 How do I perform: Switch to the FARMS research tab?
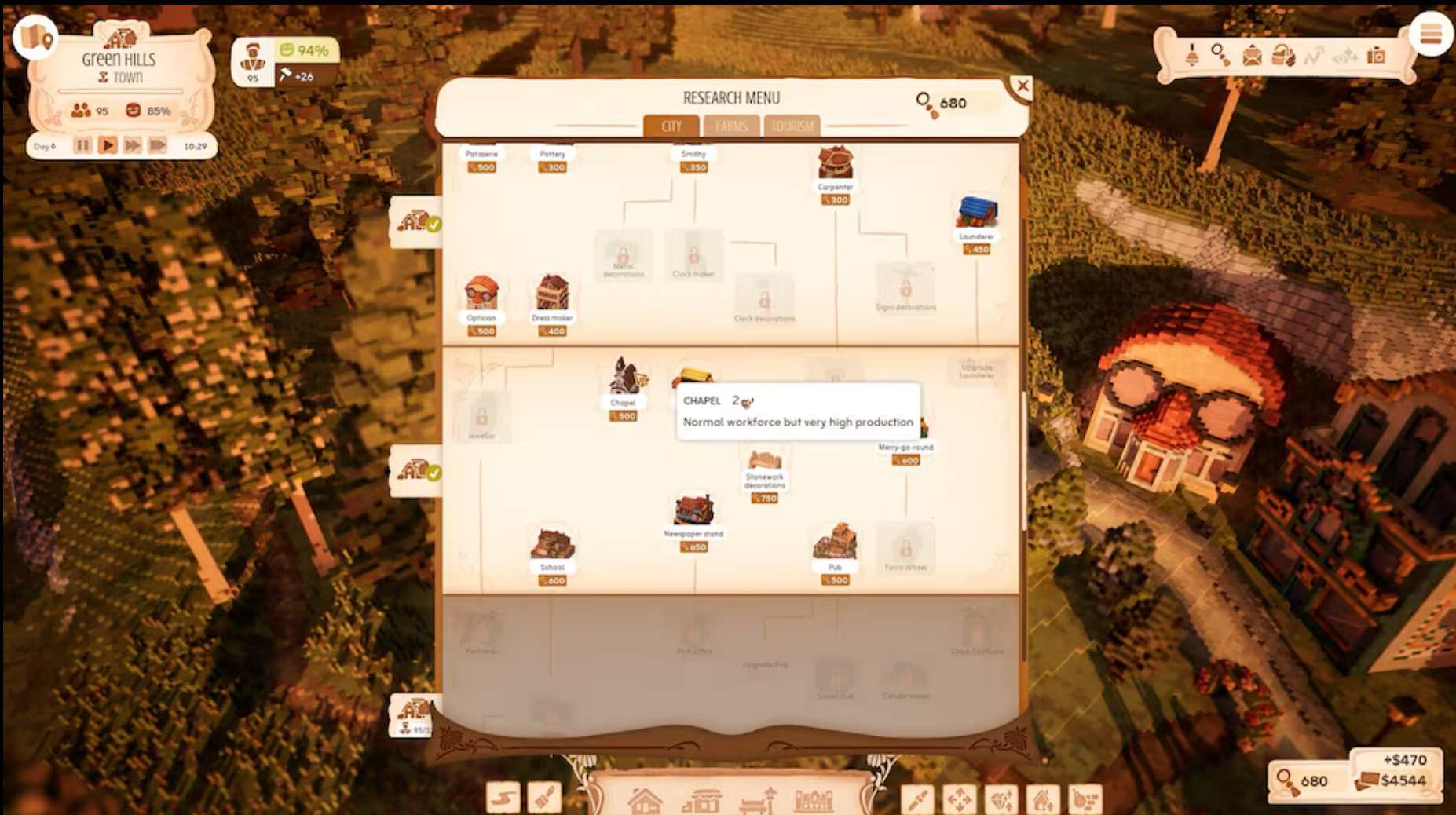pos(732,126)
